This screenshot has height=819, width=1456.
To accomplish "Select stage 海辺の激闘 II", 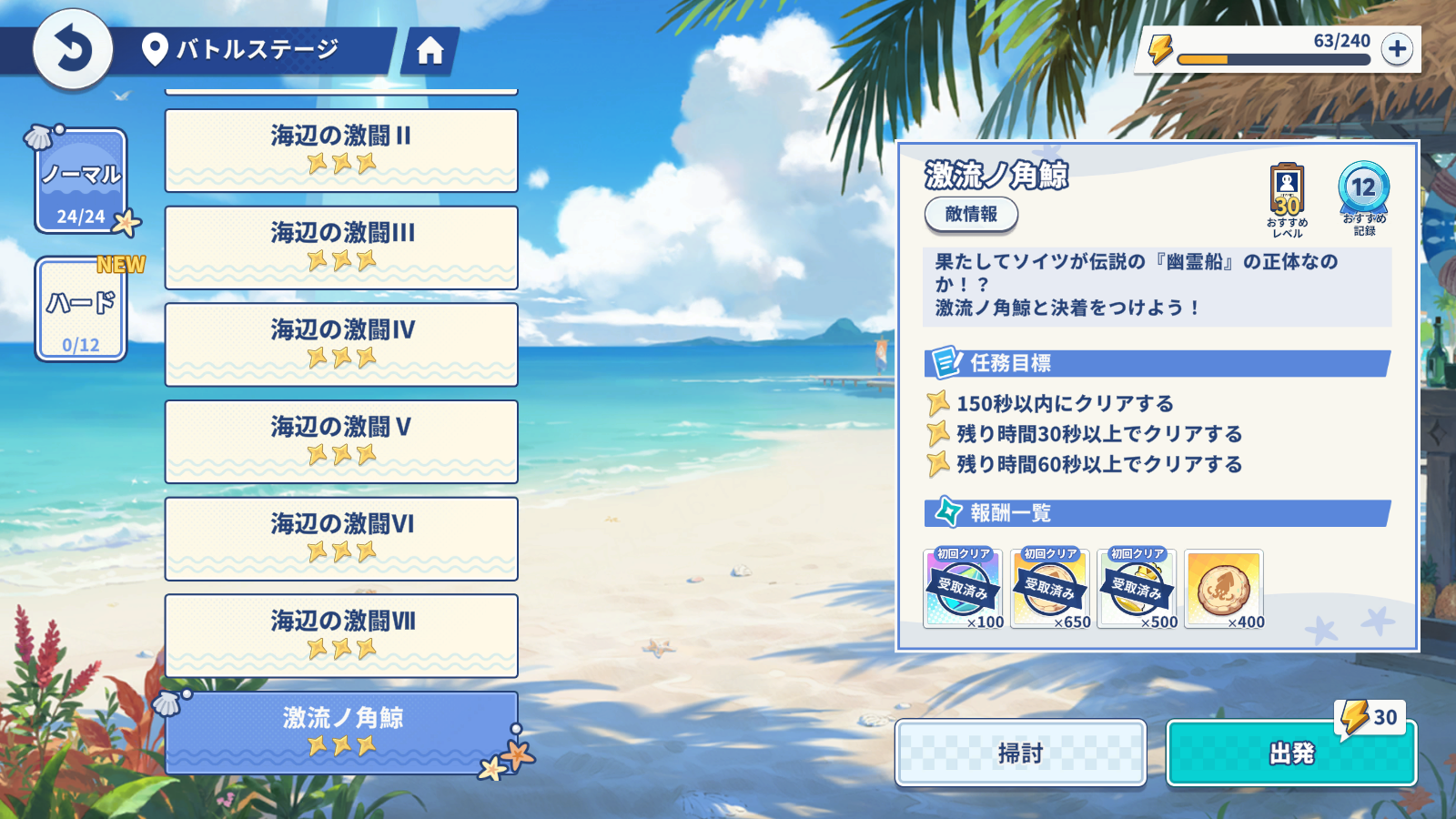I will [341, 150].
